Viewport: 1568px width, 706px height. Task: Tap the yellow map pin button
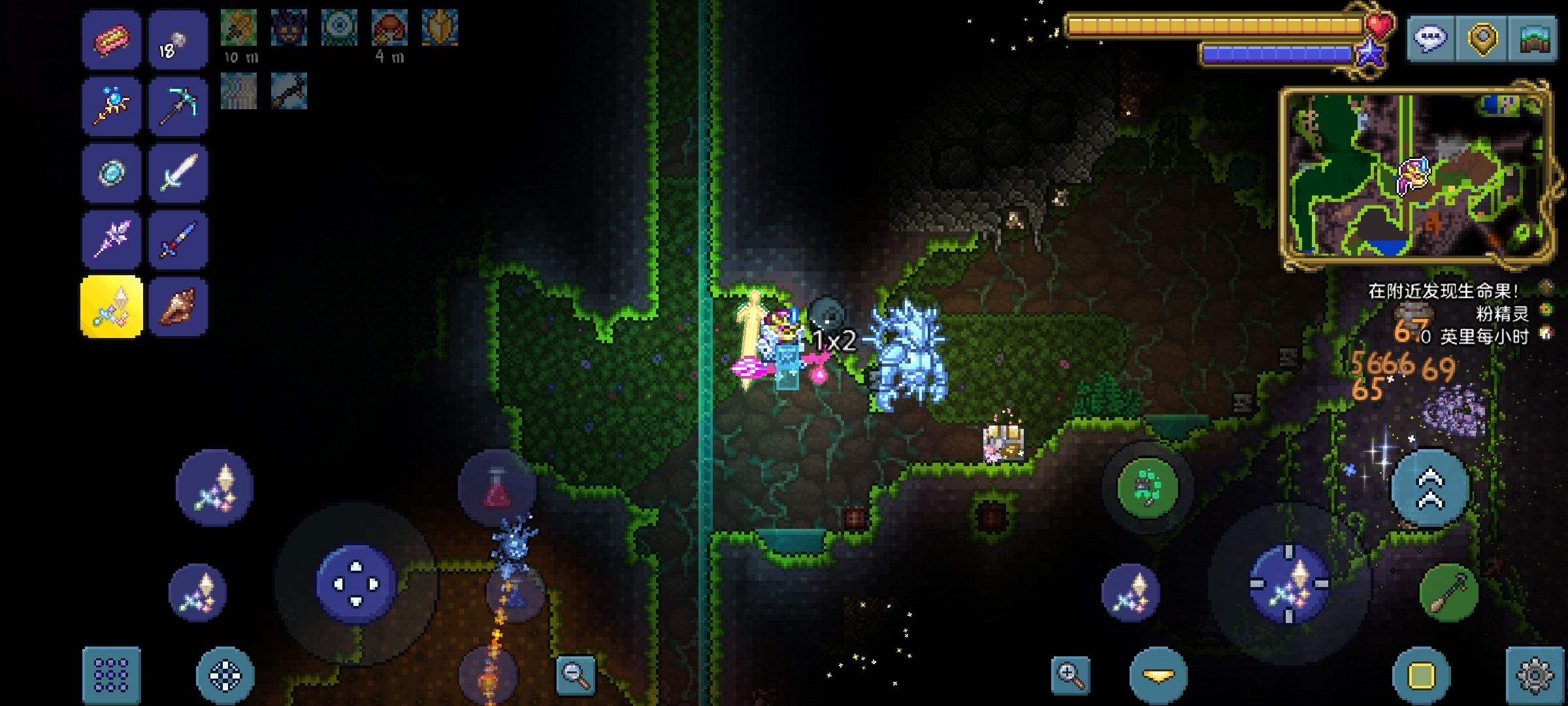pyautogui.click(x=1482, y=39)
